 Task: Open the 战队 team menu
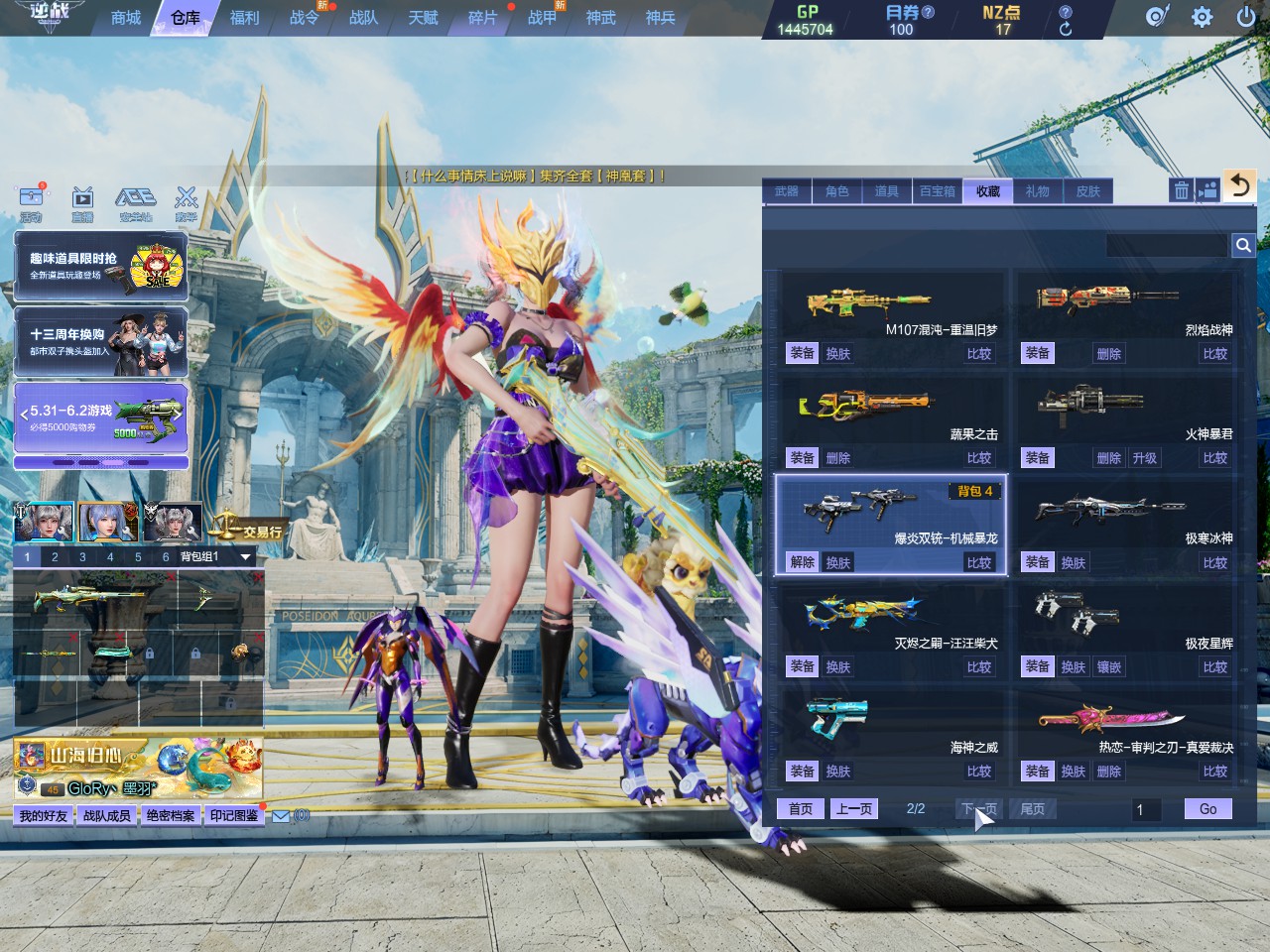click(363, 18)
